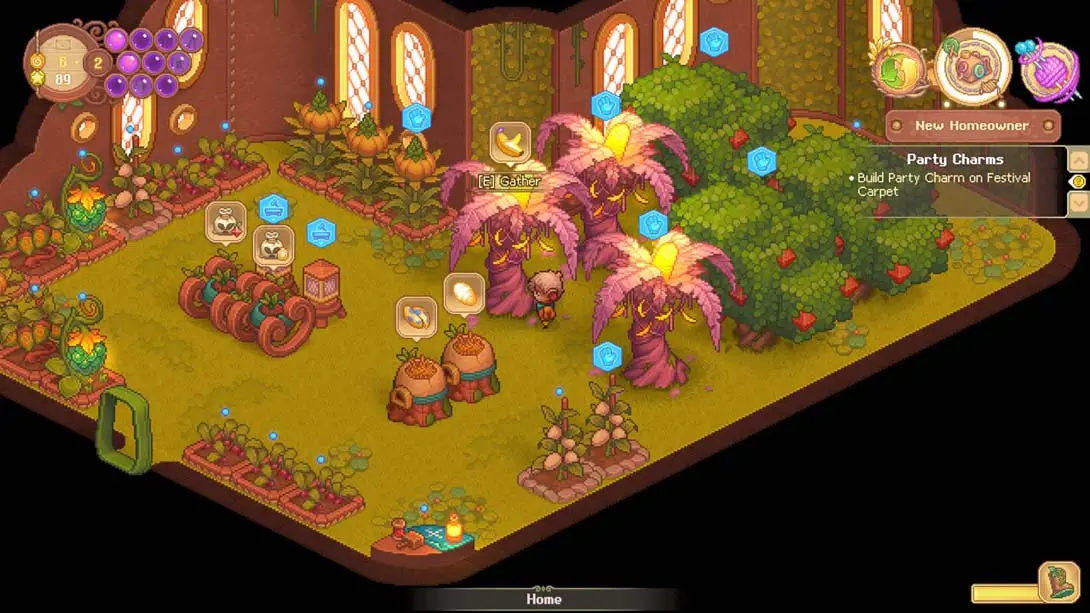The width and height of the screenshot is (1090, 613).
Task: Click the New Homeowner quest banner
Action: (972, 126)
